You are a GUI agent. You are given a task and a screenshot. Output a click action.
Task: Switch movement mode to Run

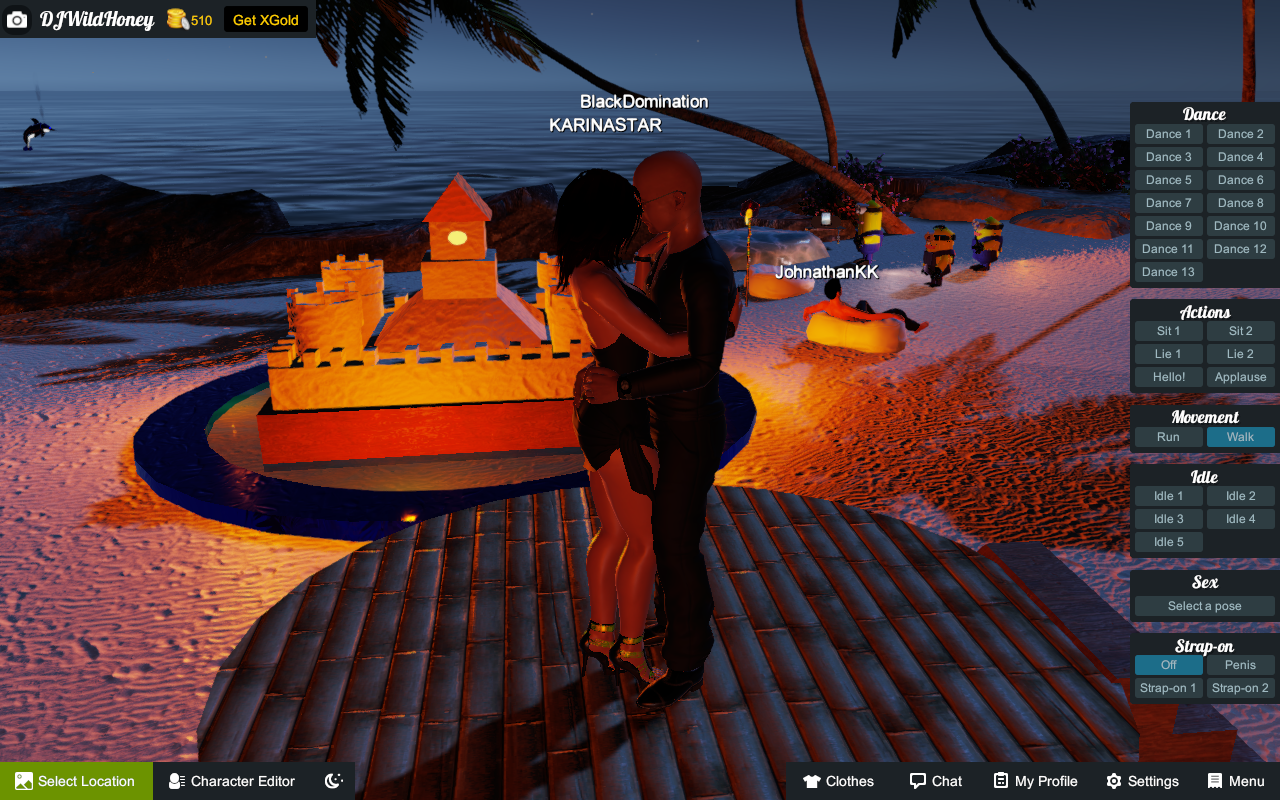pos(1168,437)
